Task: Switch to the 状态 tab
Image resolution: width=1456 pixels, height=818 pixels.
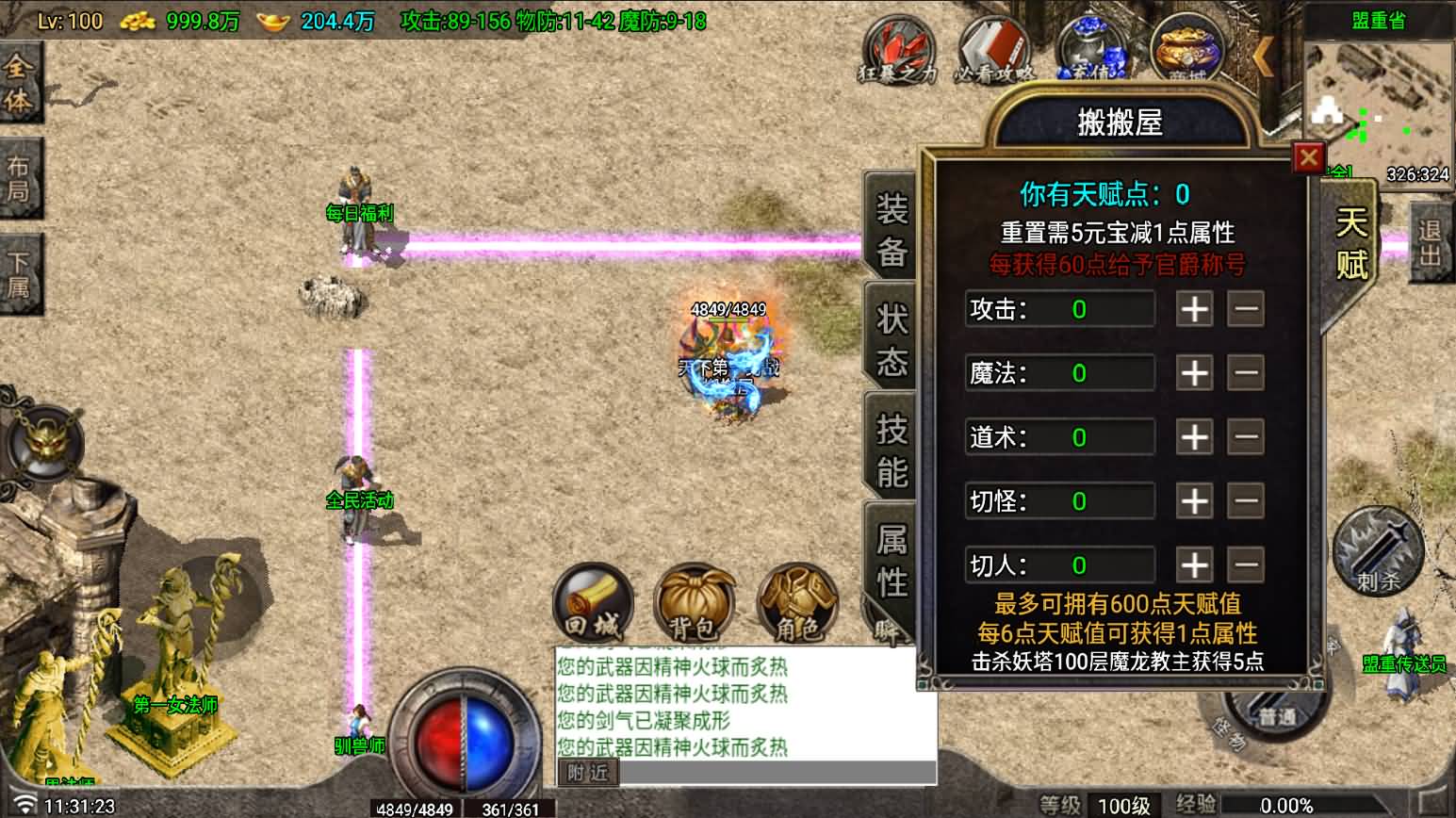Action: click(x=887, y=332)
